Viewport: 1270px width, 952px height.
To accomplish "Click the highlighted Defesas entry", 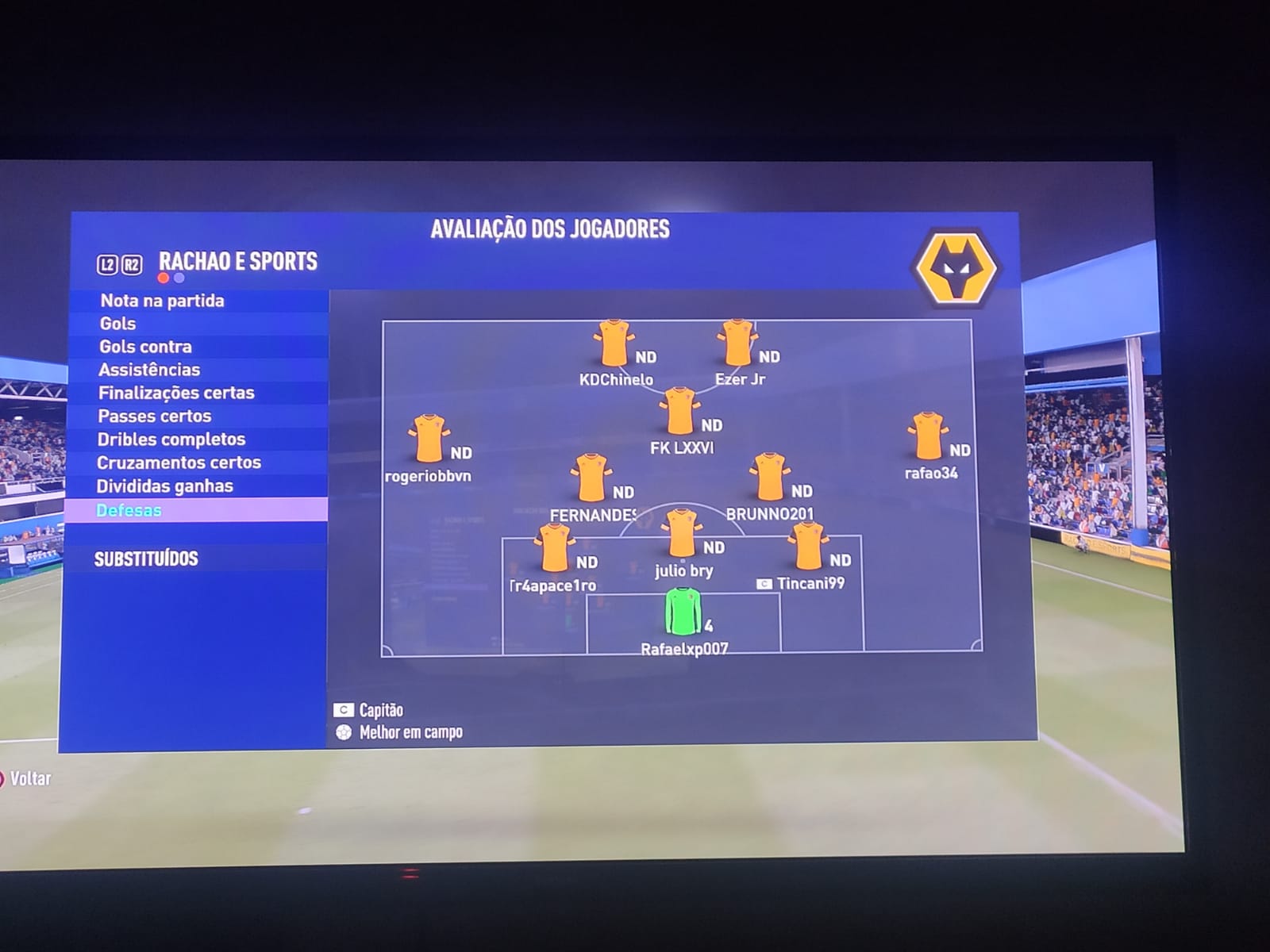I will (x=129, y=510).
